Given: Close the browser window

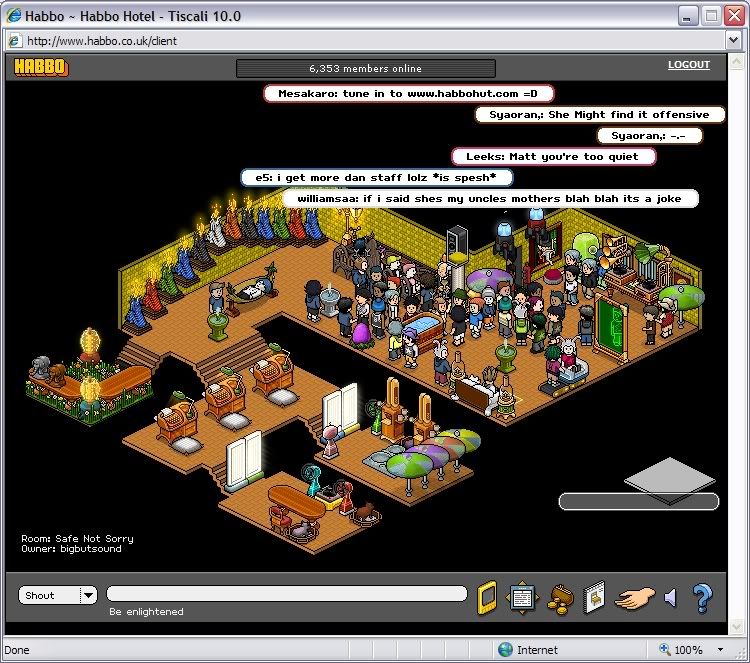Looking at the screenshot, I should click(x=732, y=16).
